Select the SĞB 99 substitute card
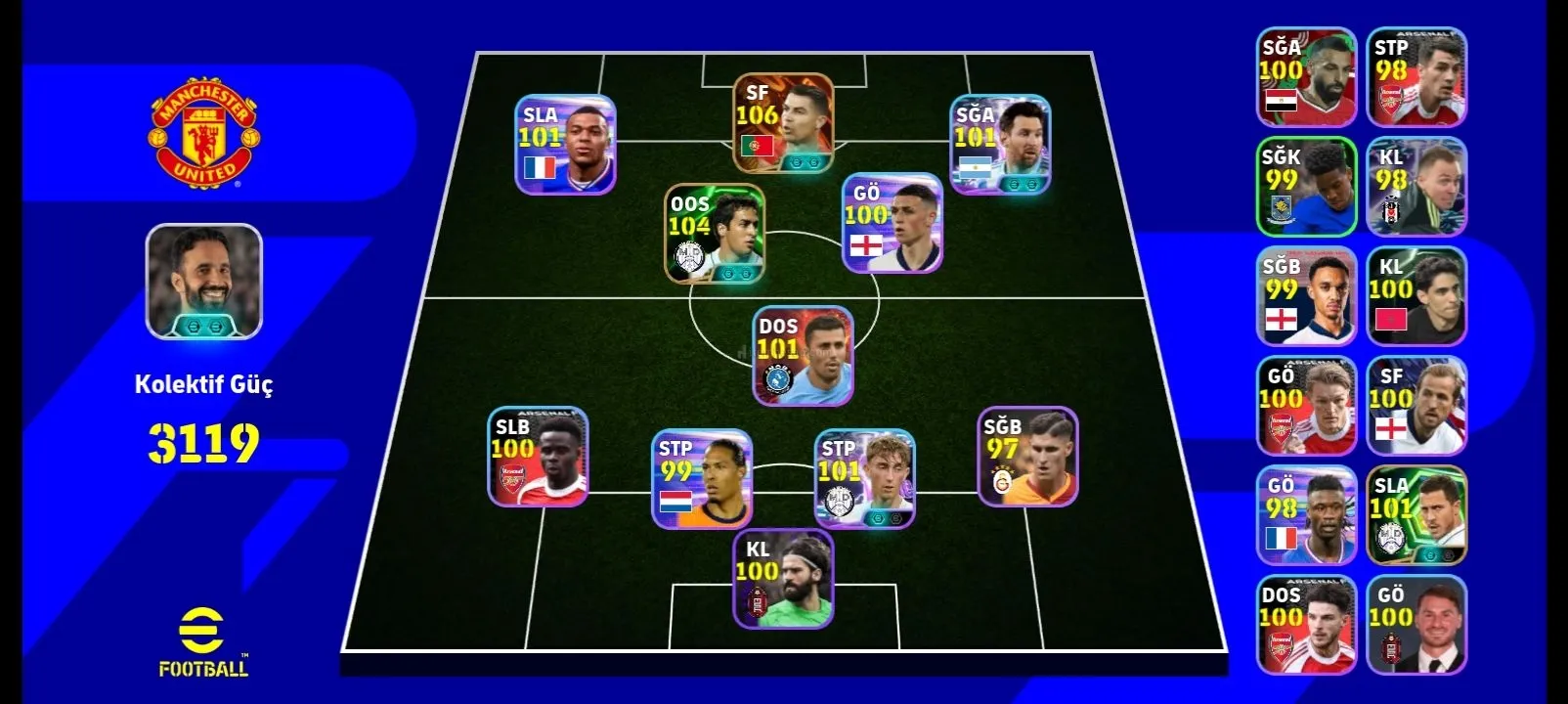This screenshot has width=1568, height=704. (1306, 296)
